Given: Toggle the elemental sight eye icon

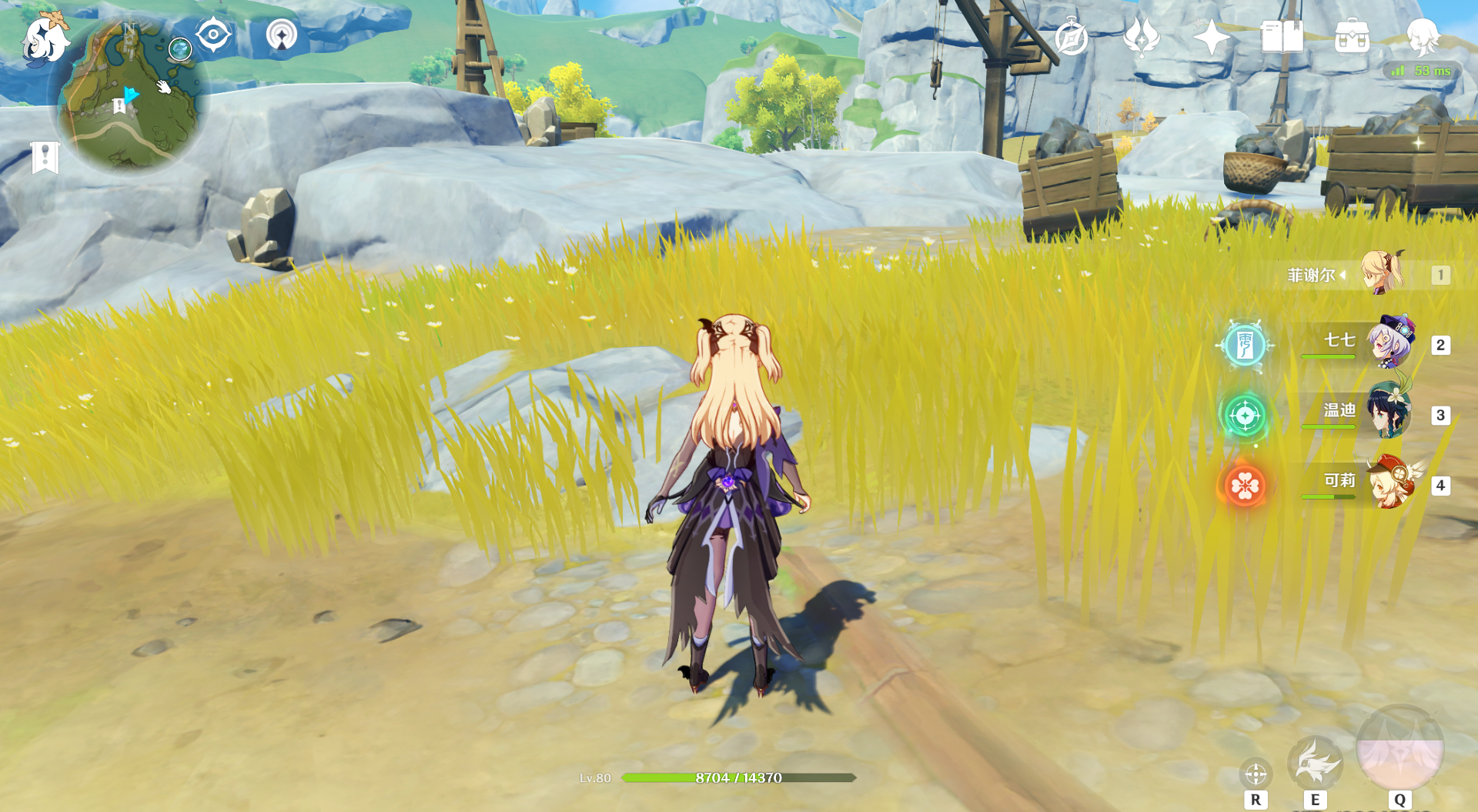Looking at the screenshot, I should (212, 35).
